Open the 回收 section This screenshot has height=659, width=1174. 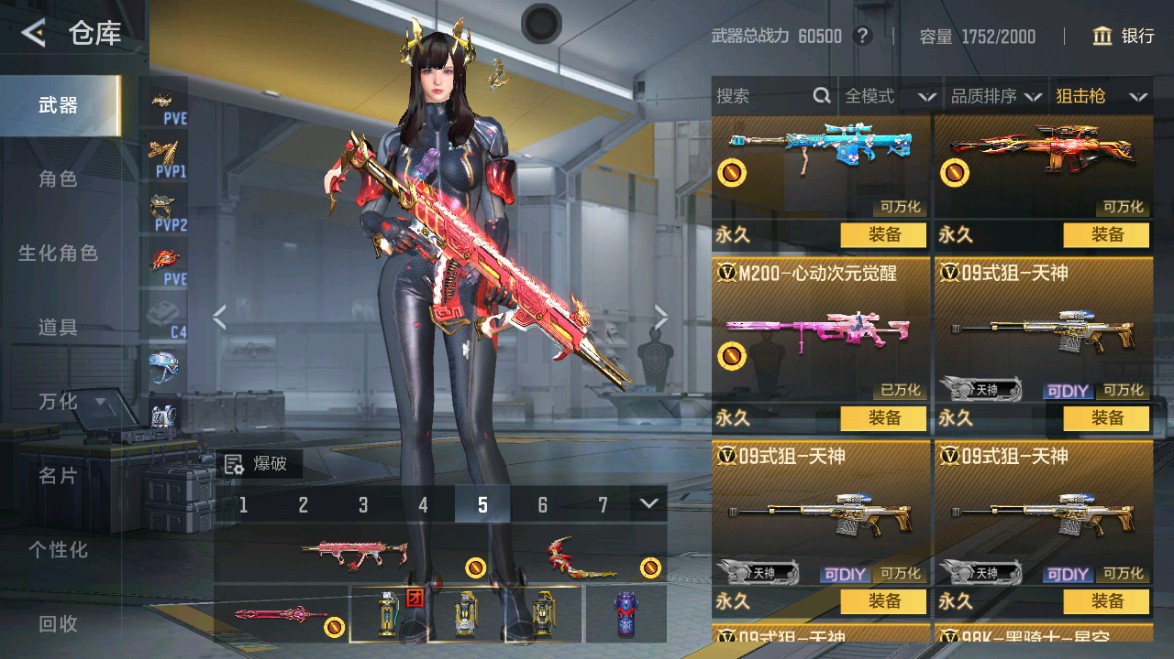click(58, 623)
